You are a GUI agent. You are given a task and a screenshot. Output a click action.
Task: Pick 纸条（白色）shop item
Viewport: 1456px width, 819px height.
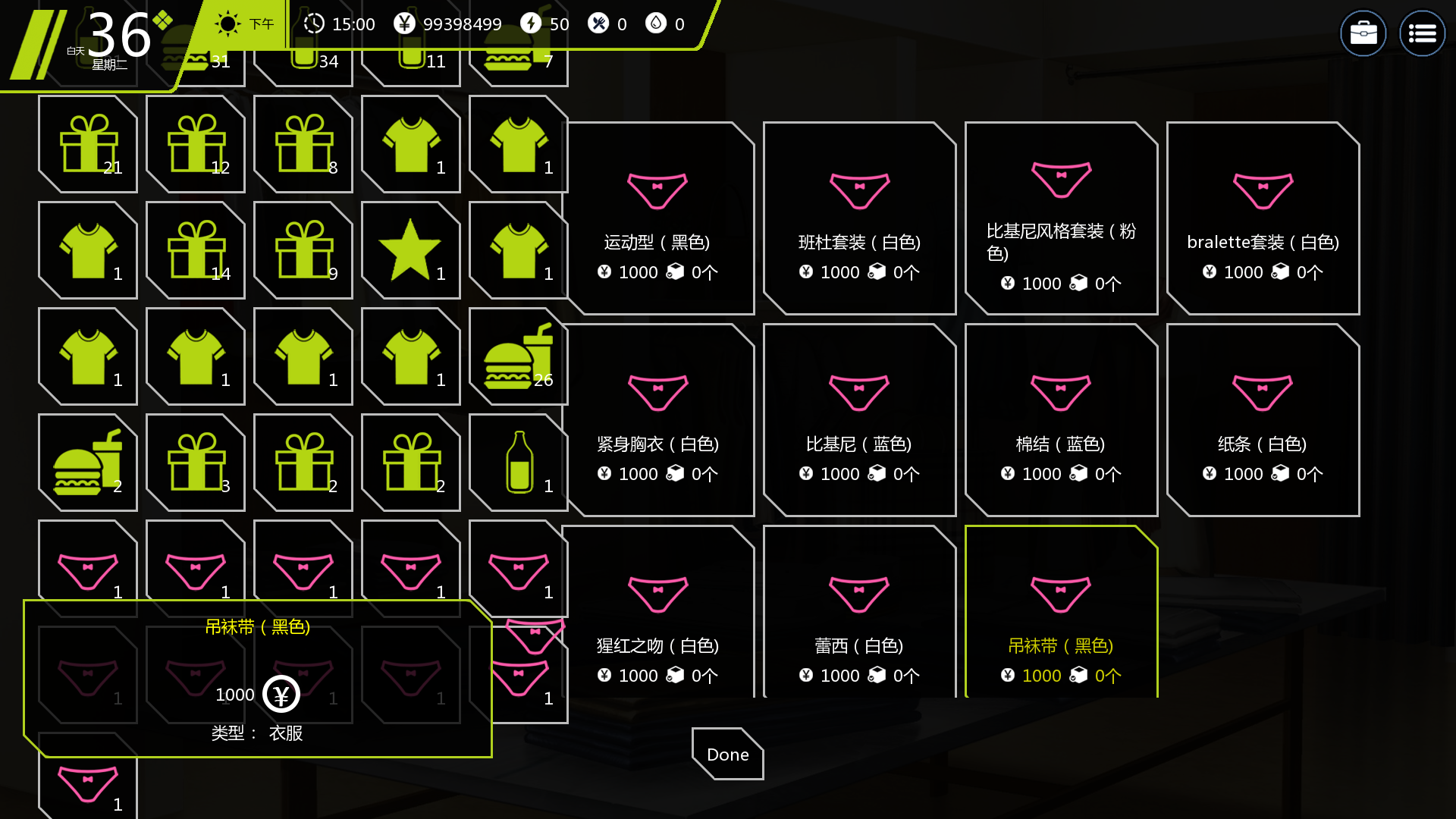[x=1263, y=420]
